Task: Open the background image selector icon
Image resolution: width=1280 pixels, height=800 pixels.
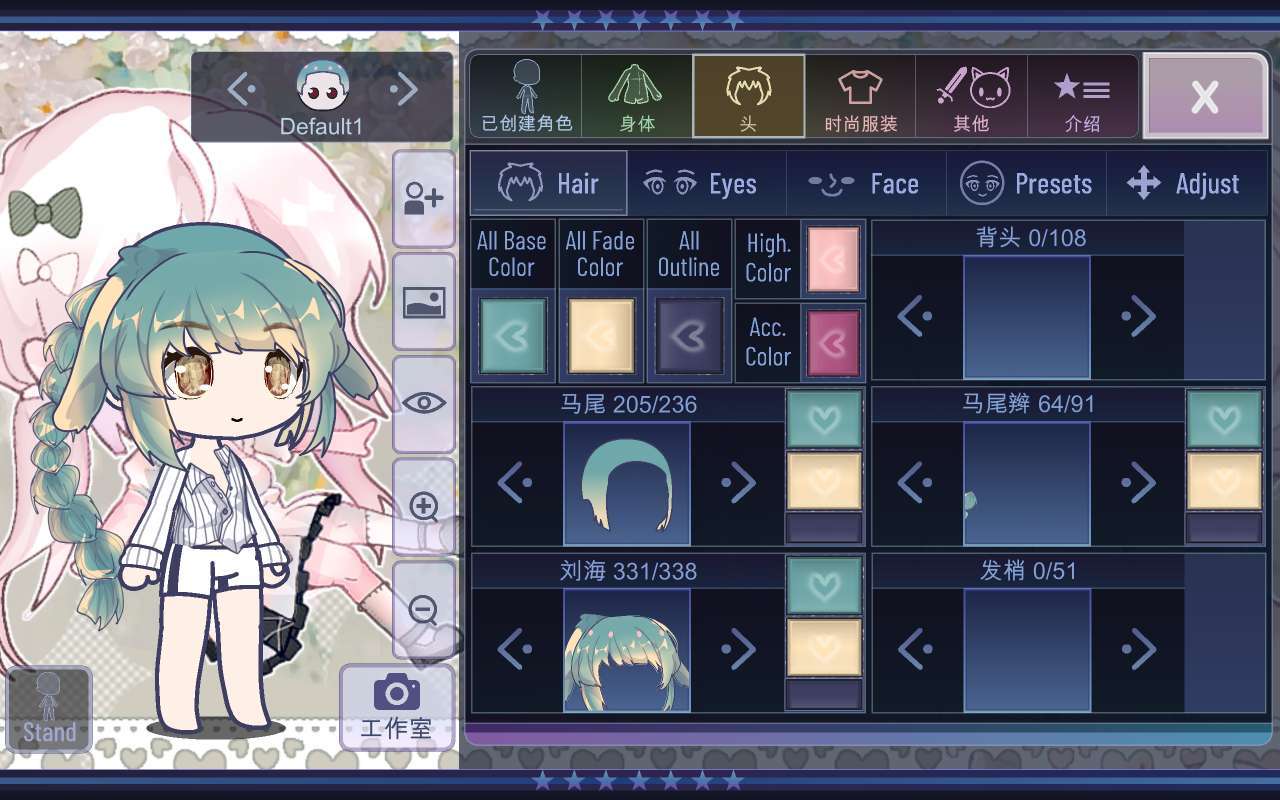Action: 424,303
